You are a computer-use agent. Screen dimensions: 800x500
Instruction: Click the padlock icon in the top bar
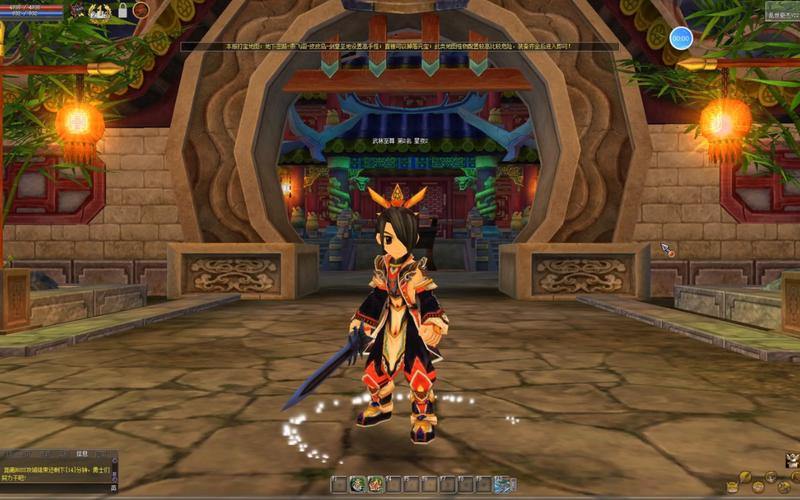point(122,11)
